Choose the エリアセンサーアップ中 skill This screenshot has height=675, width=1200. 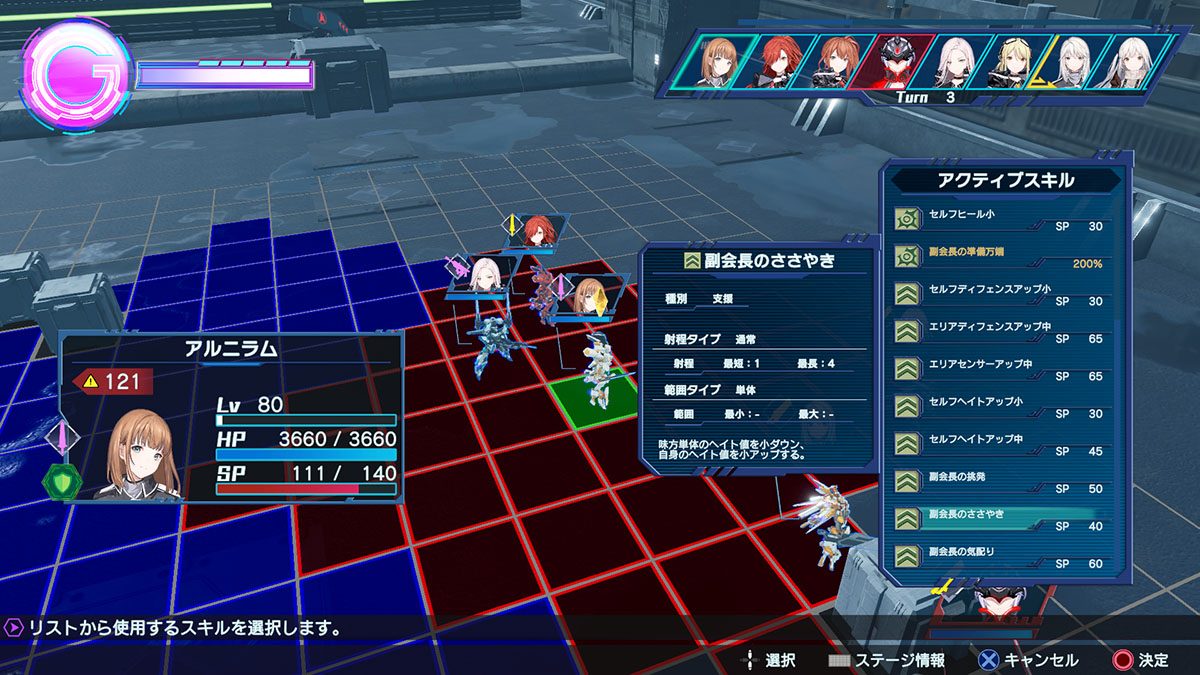1000,370
